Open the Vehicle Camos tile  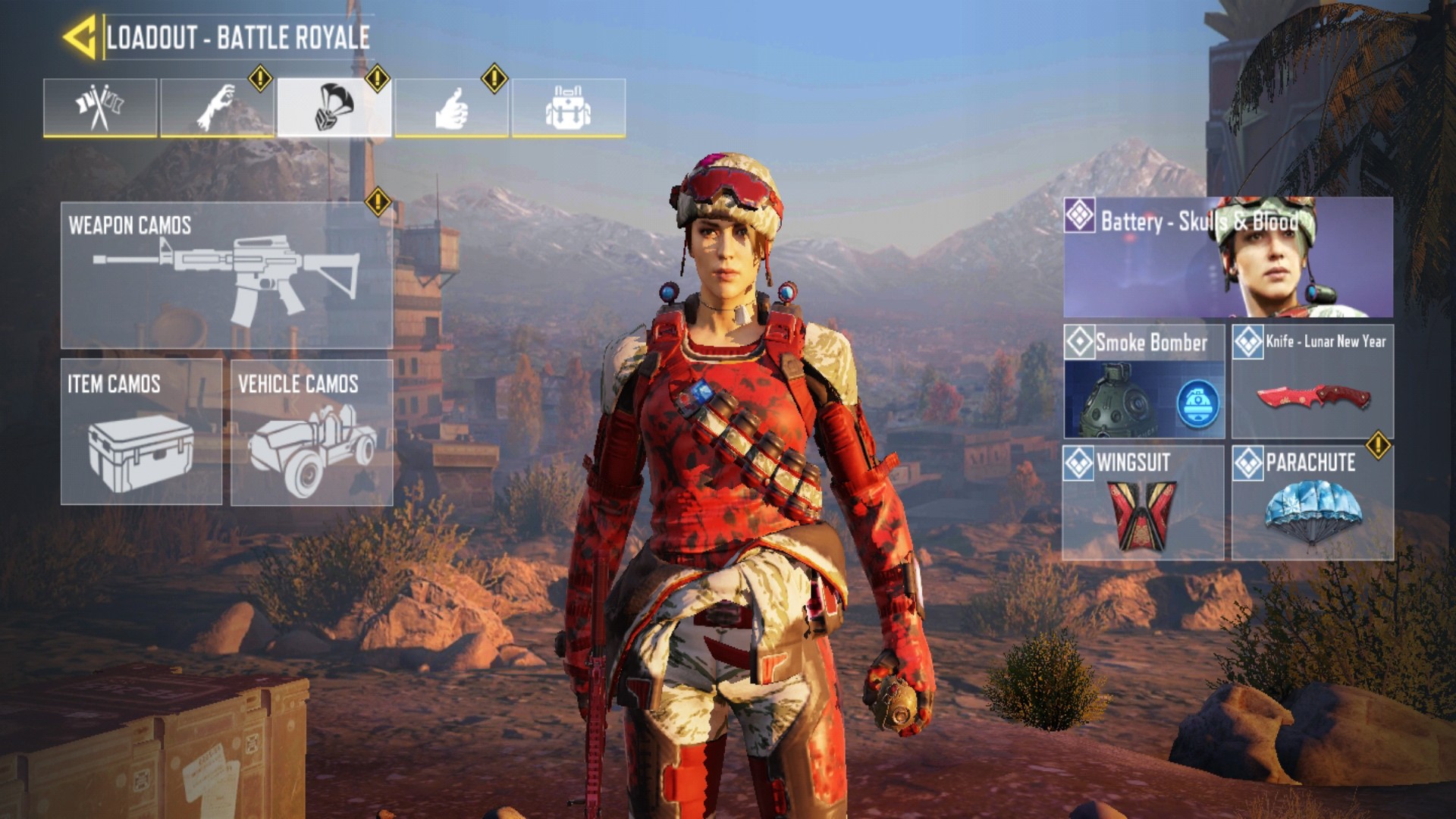coord(312,432)
